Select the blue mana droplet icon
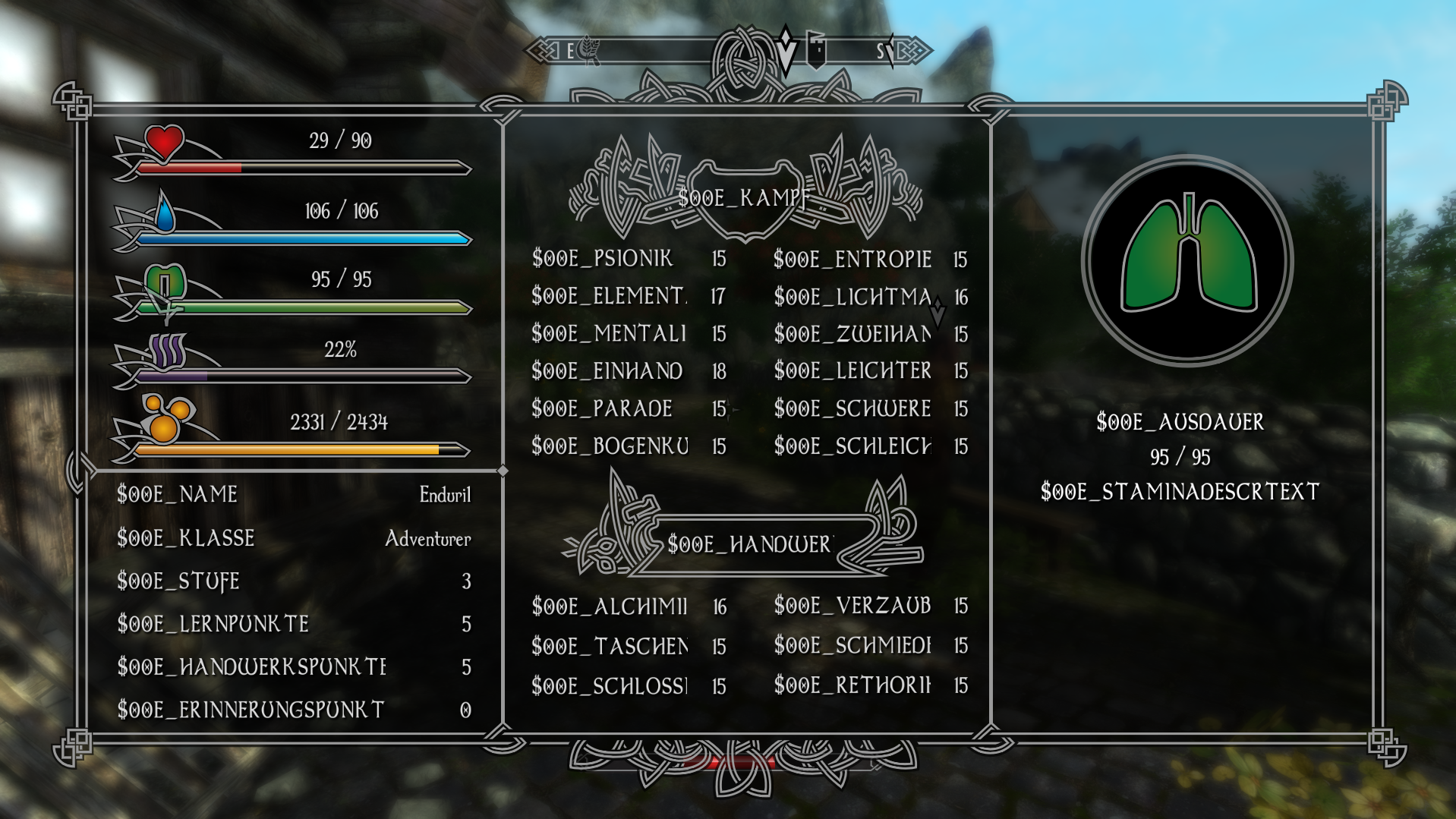 tap(165, 213)
